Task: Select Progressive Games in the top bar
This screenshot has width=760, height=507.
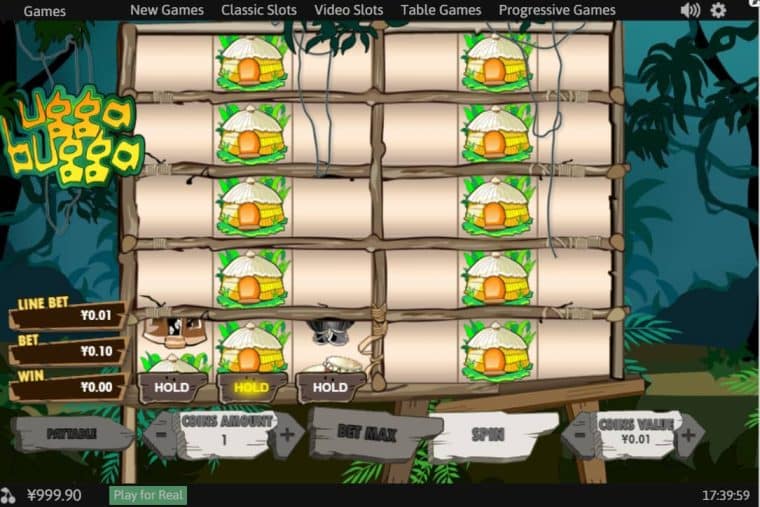Action: [x=557, y=10]
